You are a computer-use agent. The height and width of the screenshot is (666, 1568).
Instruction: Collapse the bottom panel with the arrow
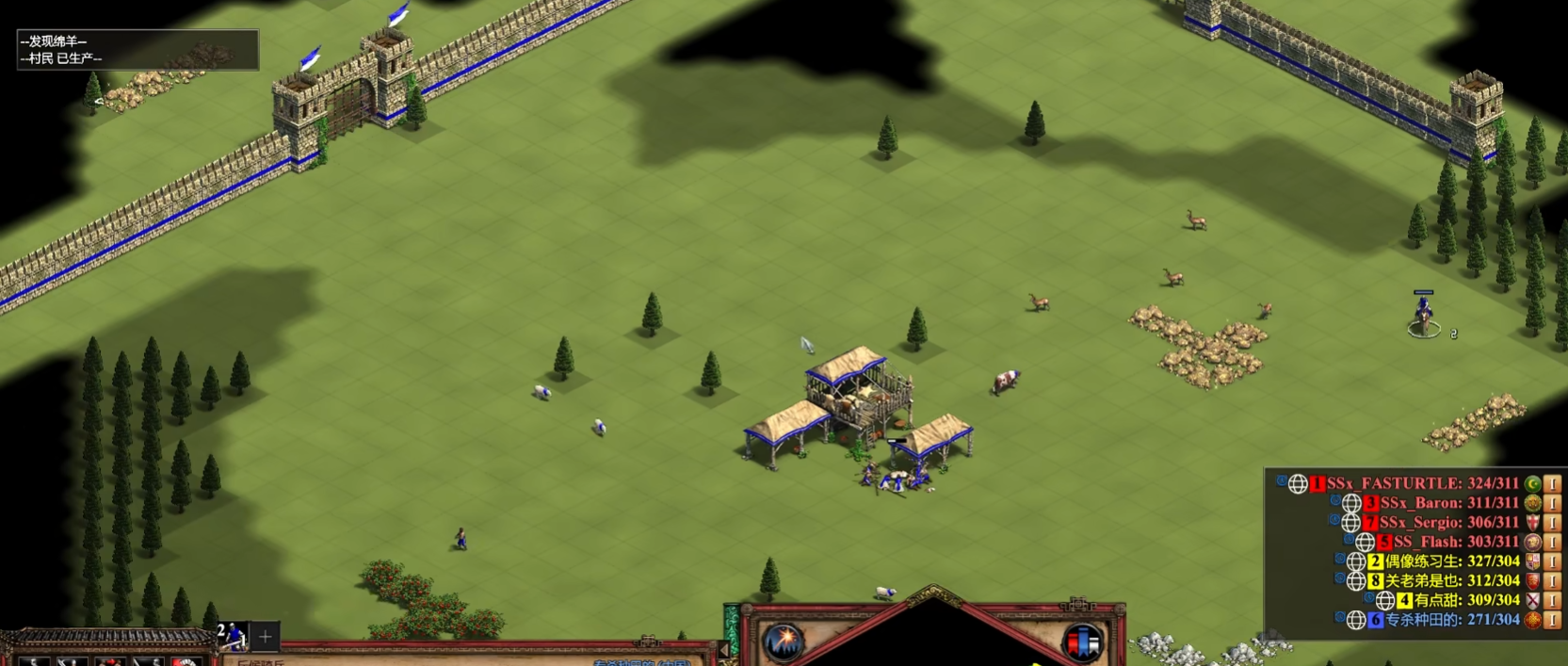tap(724, 649)
